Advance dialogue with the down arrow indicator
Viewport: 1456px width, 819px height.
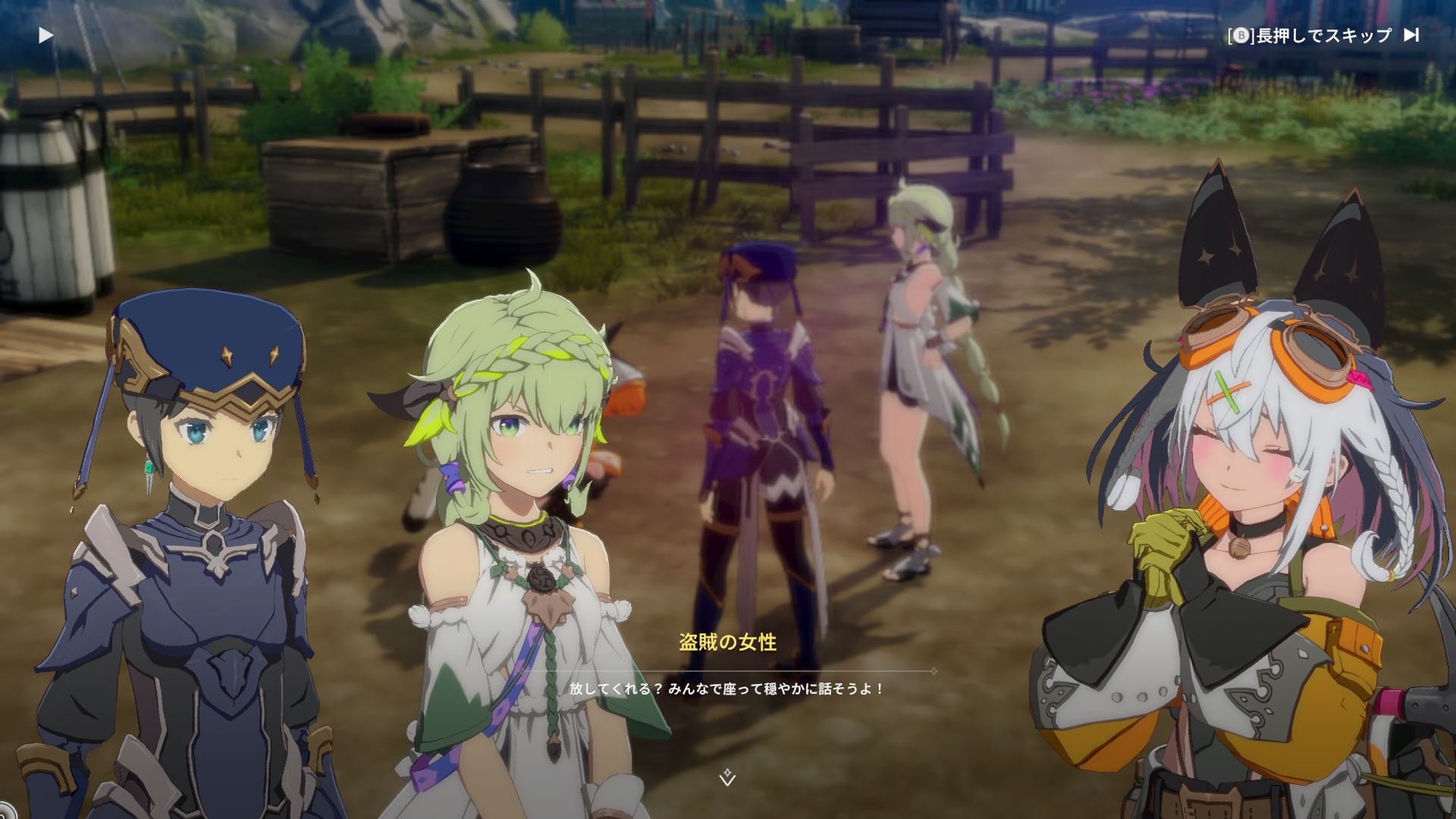(727, 777)
